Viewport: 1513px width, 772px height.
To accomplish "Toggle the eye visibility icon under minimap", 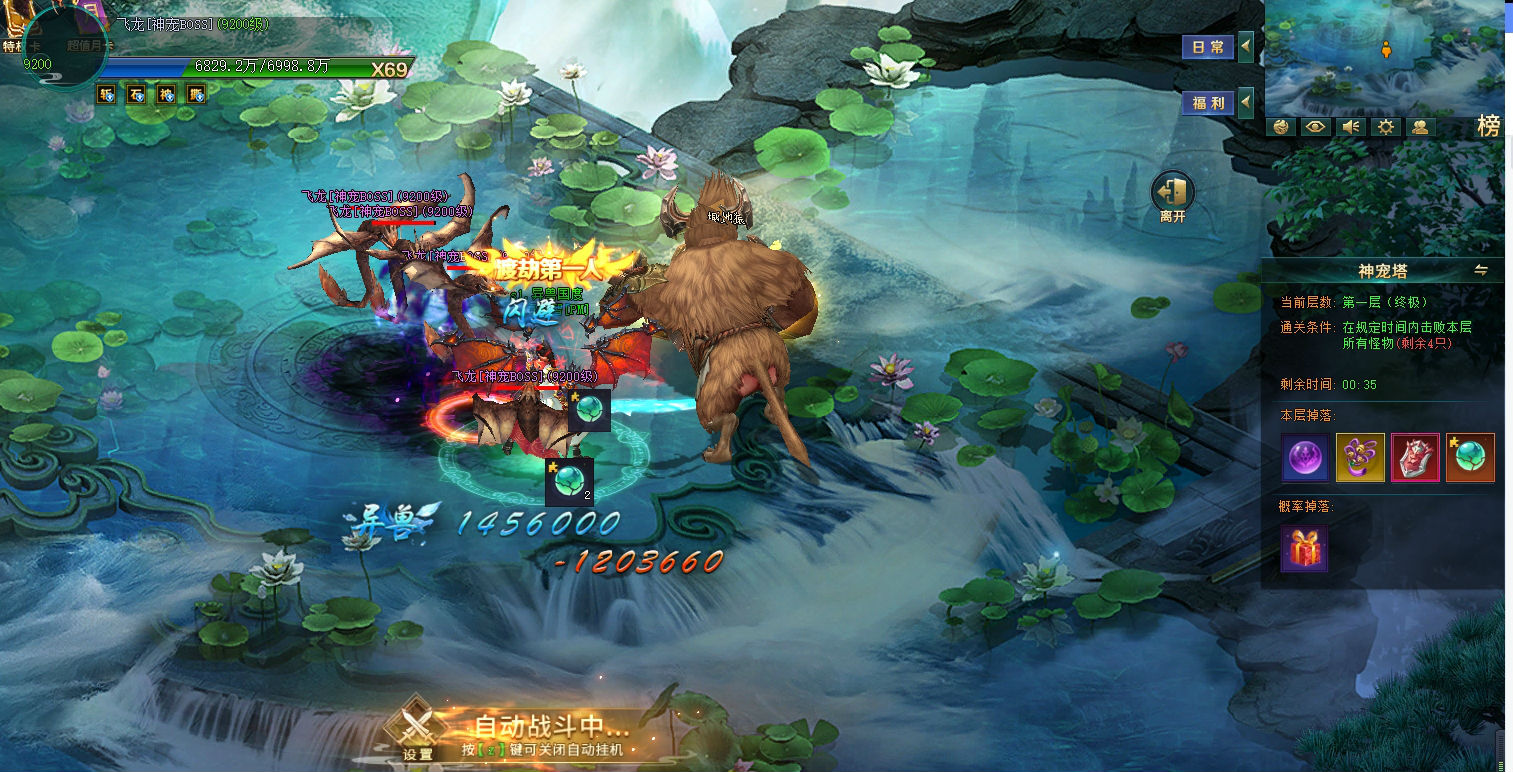I will [x=1316, y=127].
